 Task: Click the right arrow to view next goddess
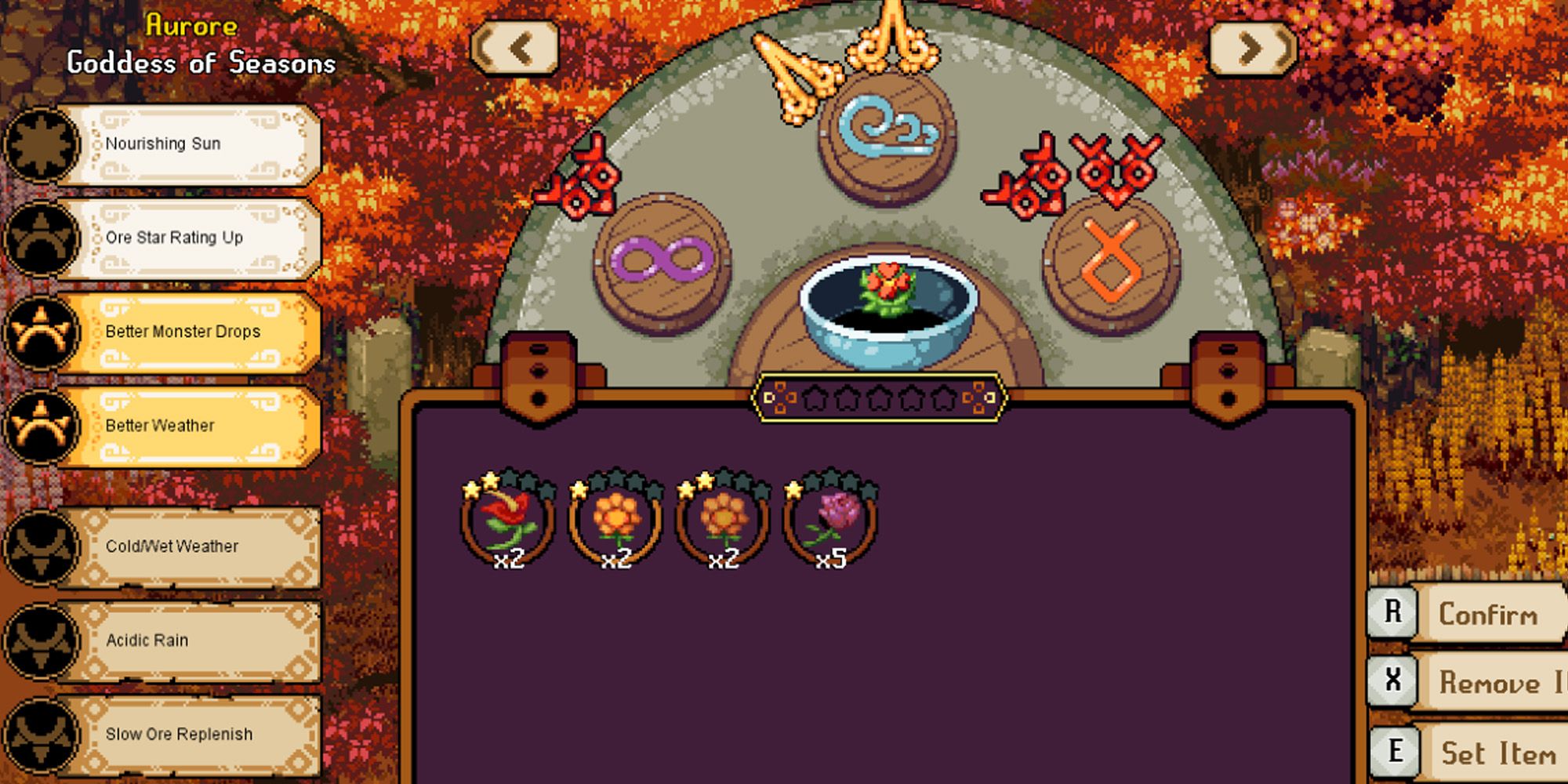[1252, 49]
